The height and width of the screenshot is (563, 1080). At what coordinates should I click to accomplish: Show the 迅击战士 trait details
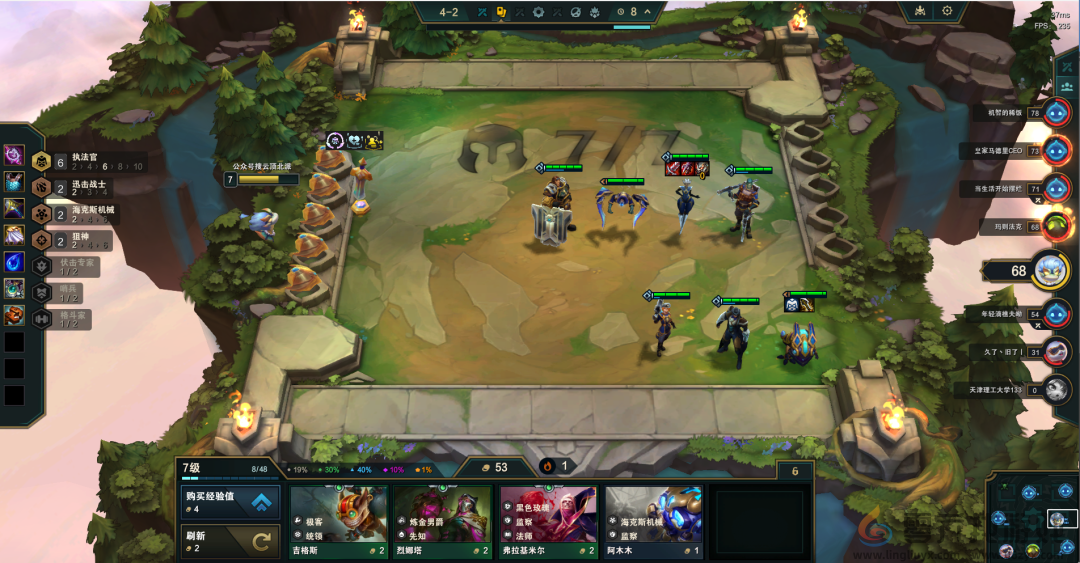tap(88, 187)
